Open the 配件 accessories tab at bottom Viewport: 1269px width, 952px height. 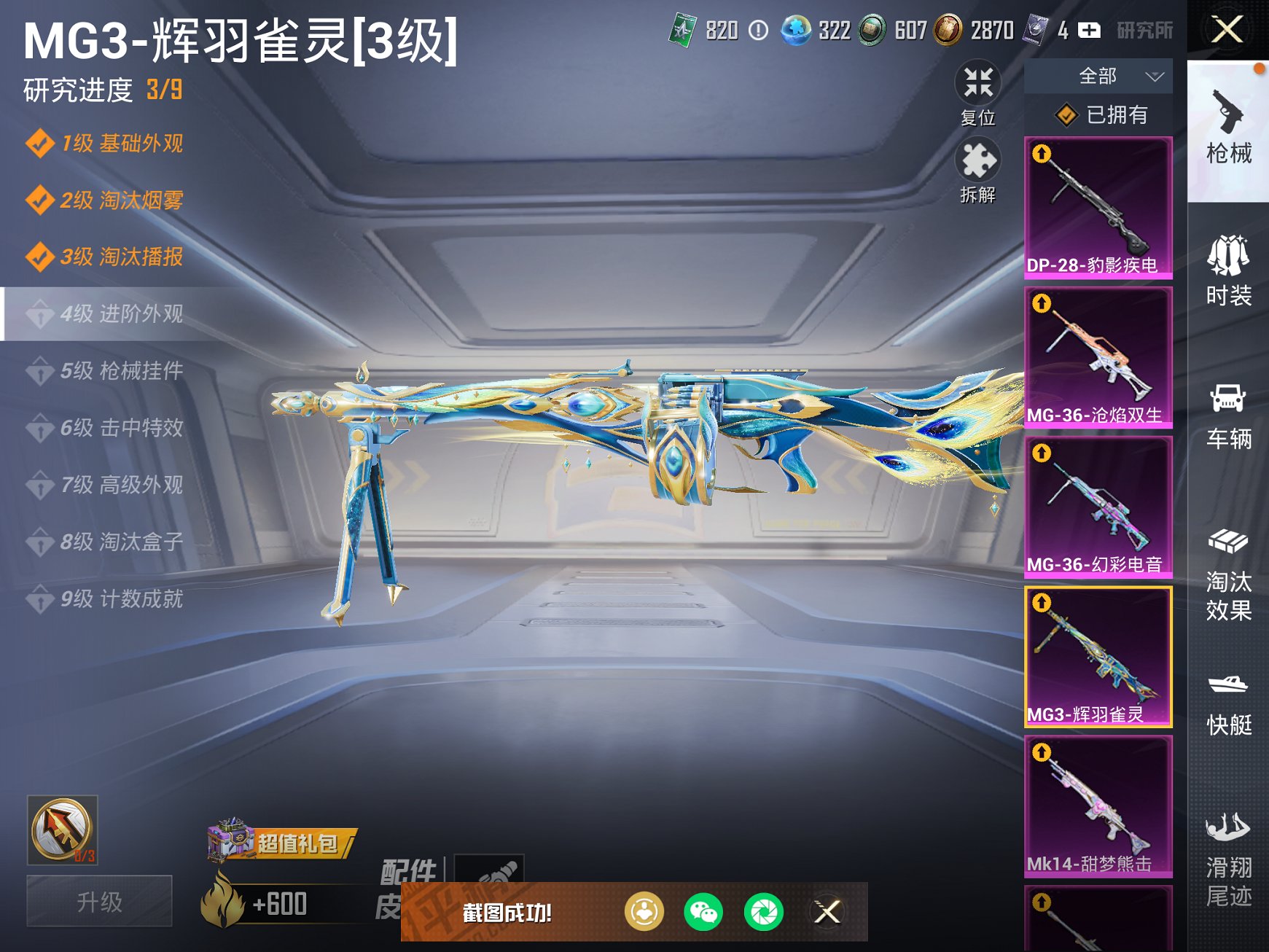click(410, 873)
